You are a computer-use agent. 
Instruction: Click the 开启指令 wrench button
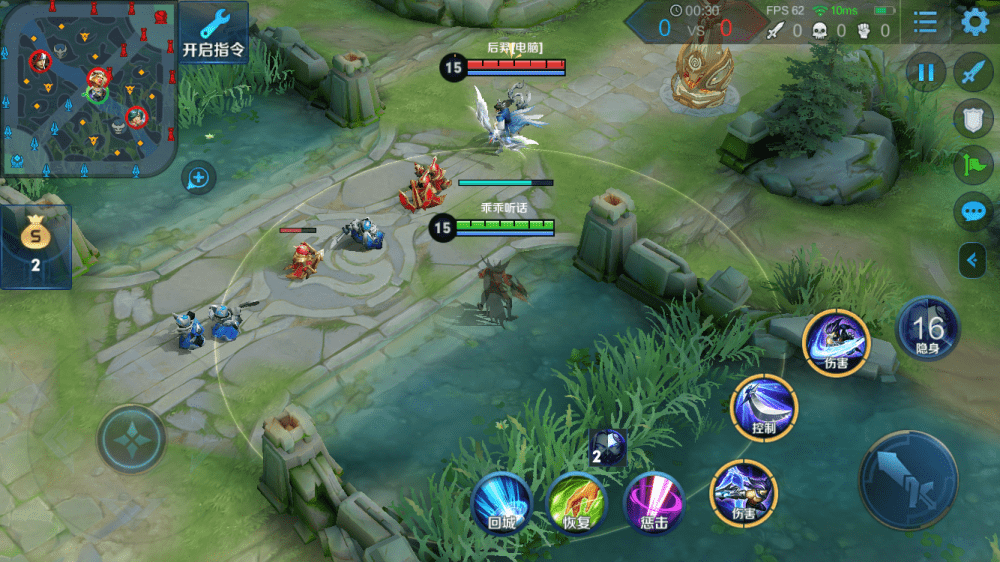(x=214, y=33)
